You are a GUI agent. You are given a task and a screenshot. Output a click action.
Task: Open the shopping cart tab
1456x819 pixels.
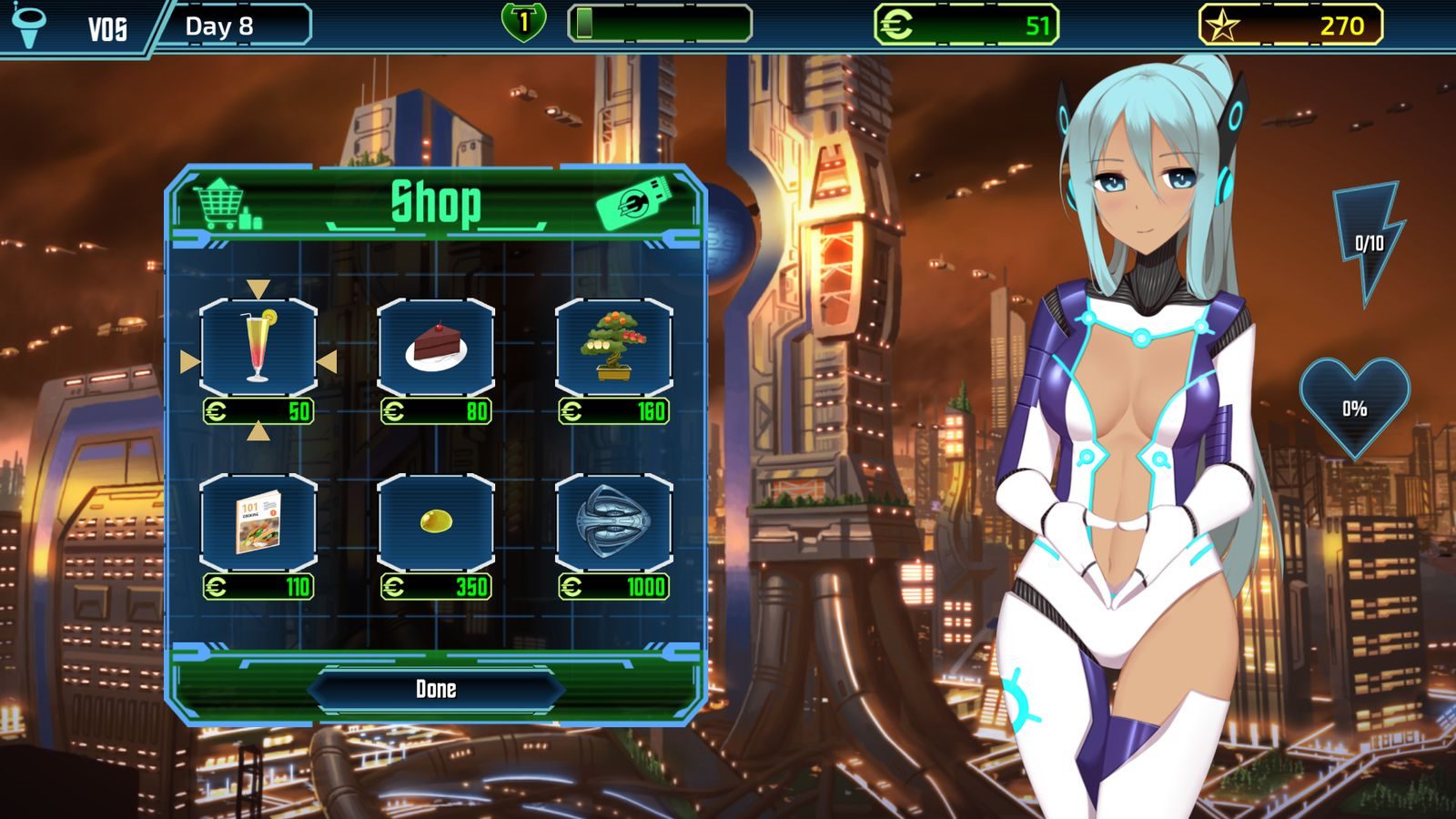227,204
